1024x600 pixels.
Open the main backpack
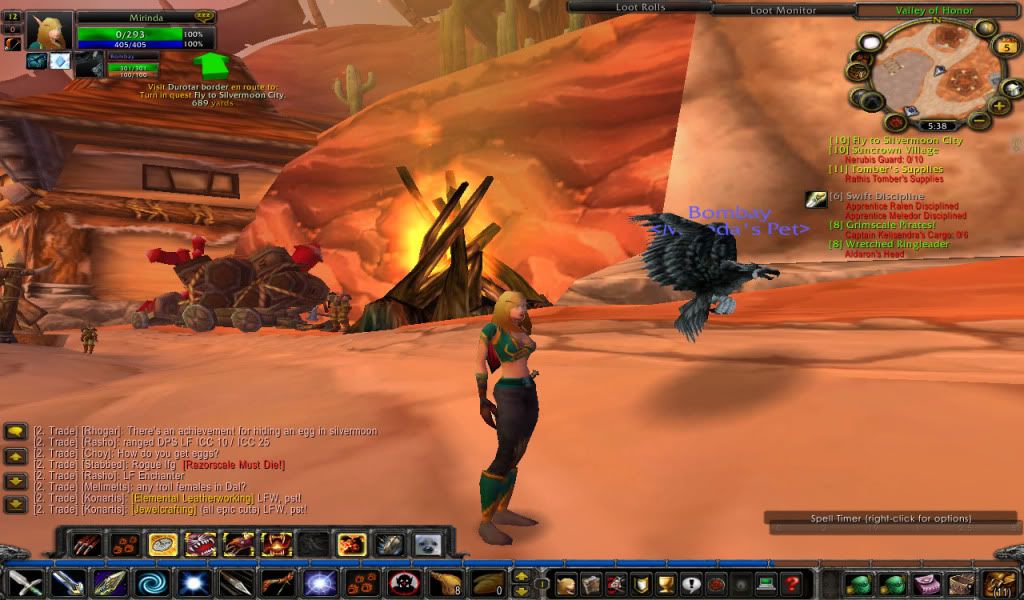pos(1000,583)
